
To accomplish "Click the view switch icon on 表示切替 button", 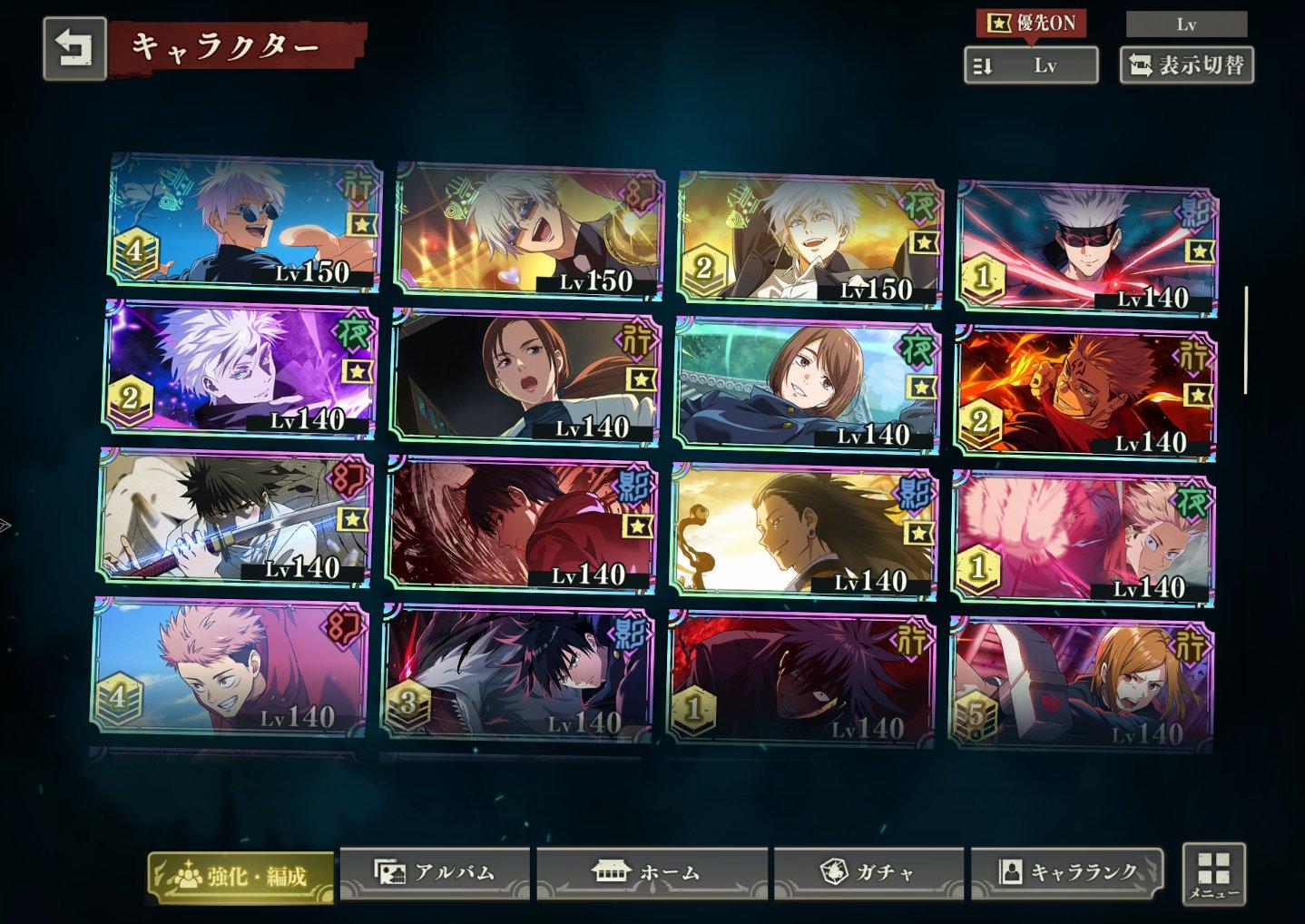I will click(x=1139, y=64).
